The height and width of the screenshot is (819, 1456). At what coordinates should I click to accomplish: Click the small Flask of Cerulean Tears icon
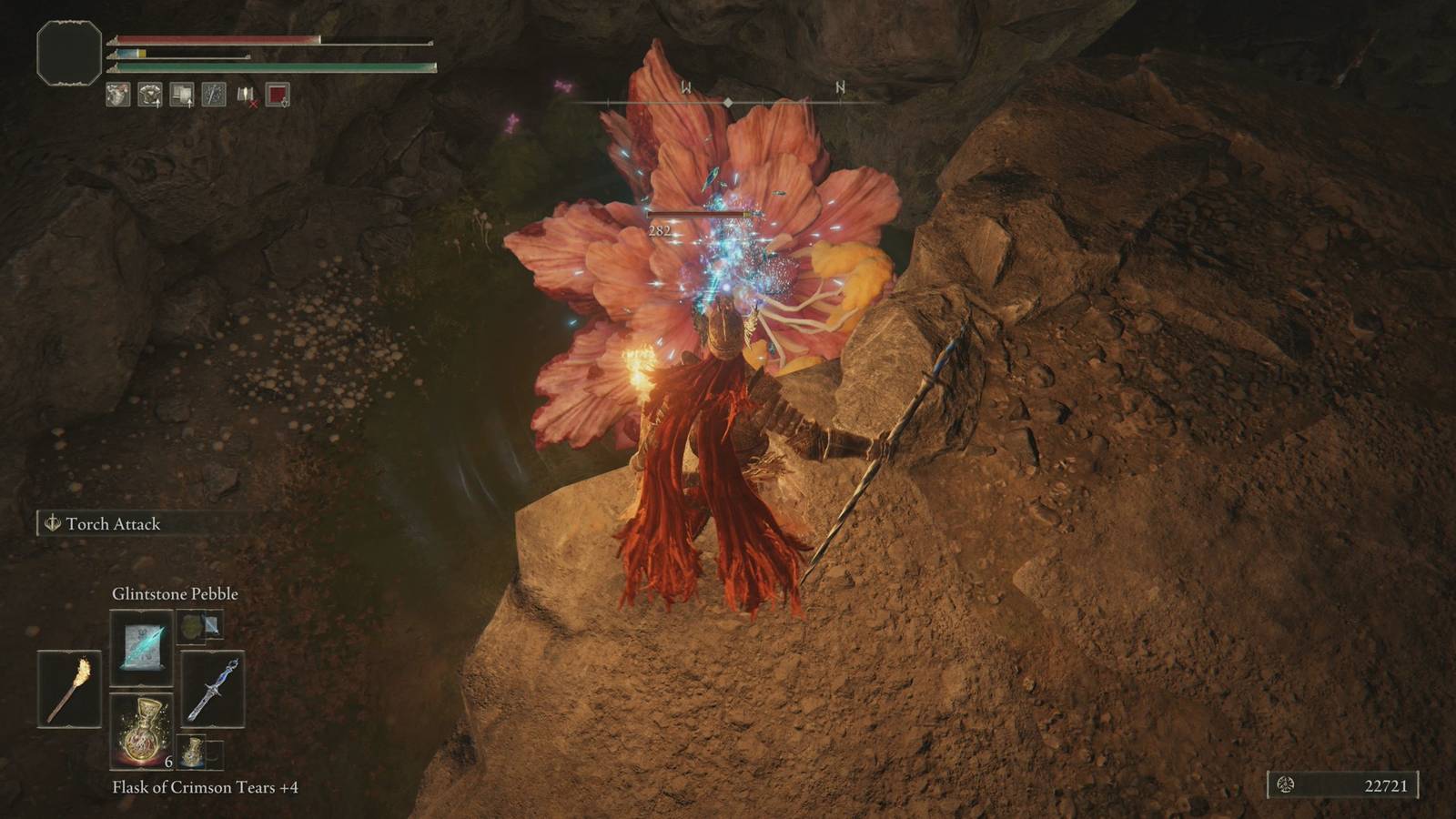click(x=192, y=752)
